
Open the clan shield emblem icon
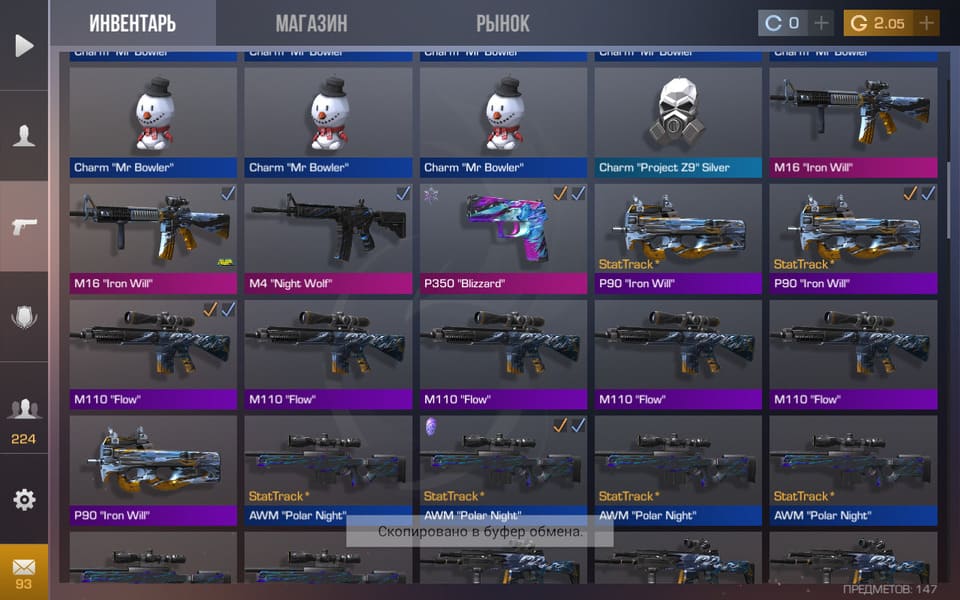[x=24, y=317]
